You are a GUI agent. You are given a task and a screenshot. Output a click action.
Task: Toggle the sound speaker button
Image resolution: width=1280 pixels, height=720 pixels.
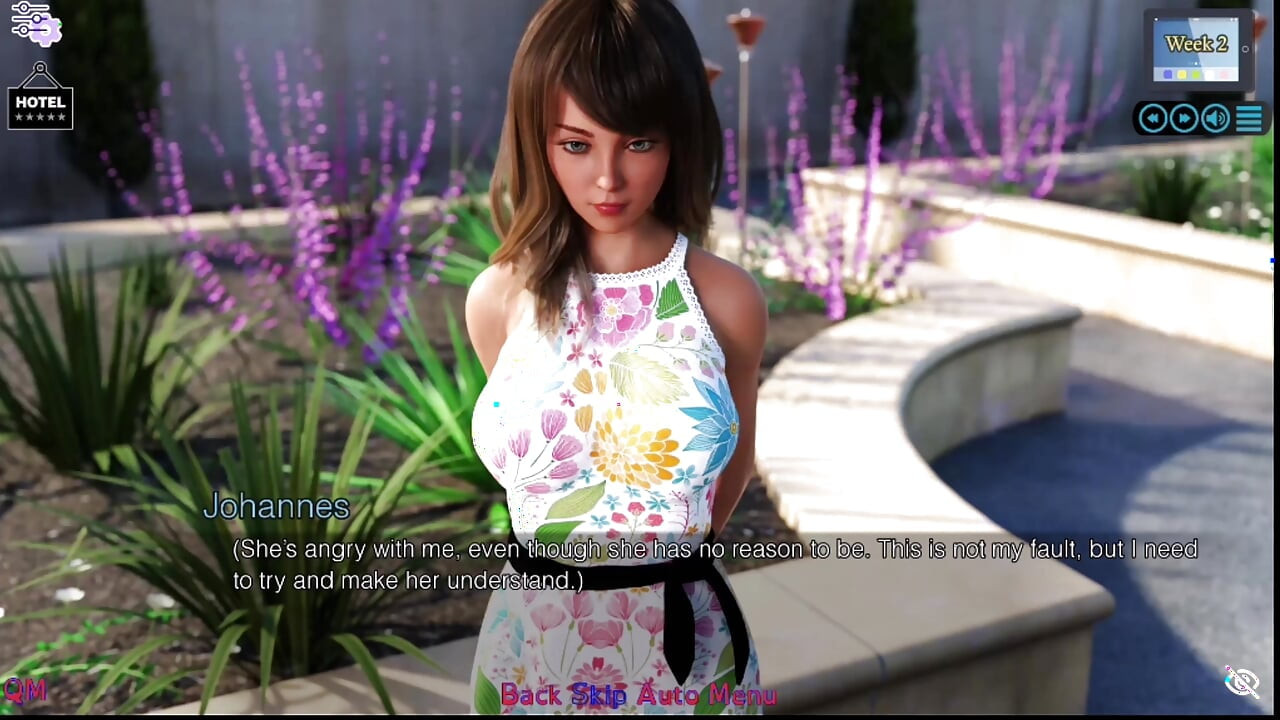(1215, 119)
